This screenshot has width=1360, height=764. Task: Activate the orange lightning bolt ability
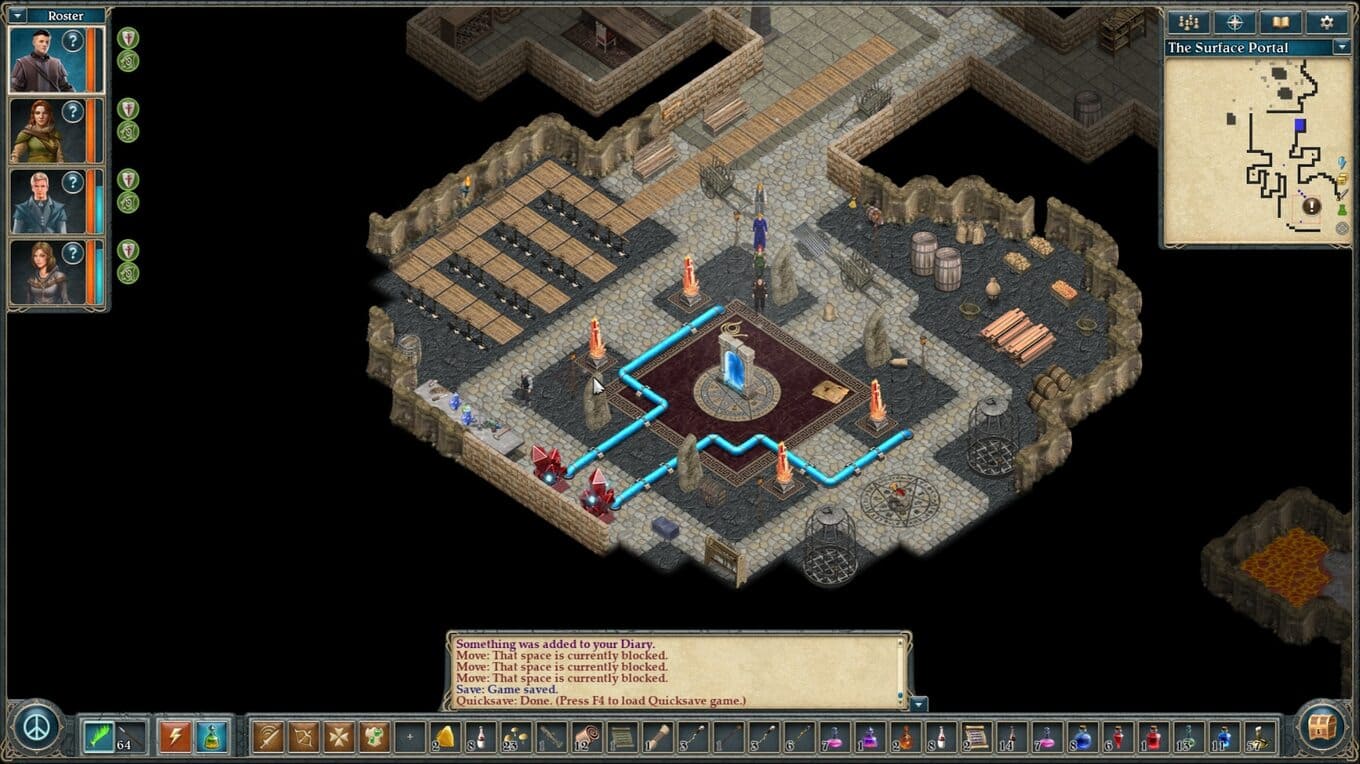tap(175, 737)
